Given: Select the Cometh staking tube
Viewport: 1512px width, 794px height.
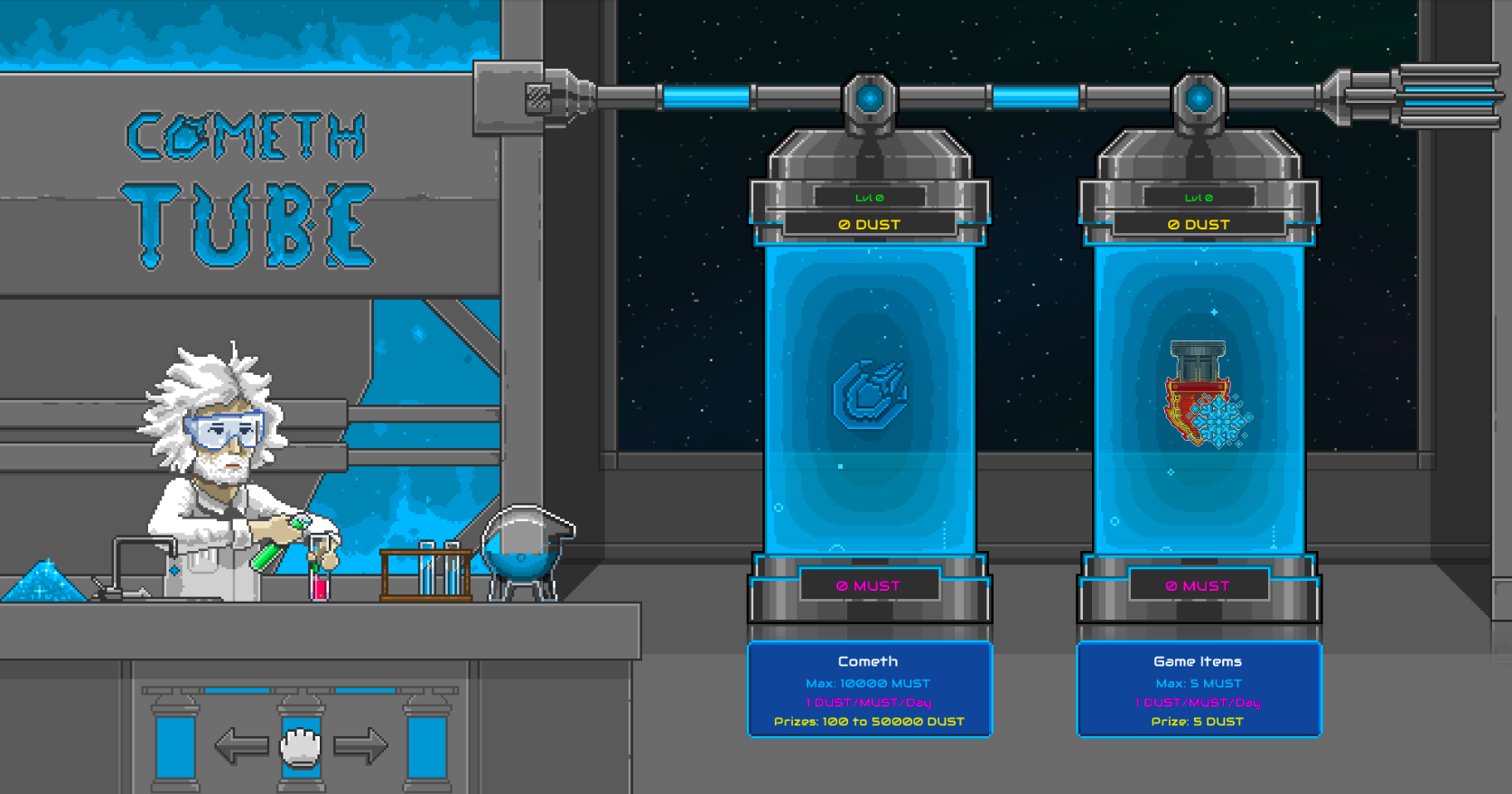Looking at the screenshot, I should [x=870, y=398].
